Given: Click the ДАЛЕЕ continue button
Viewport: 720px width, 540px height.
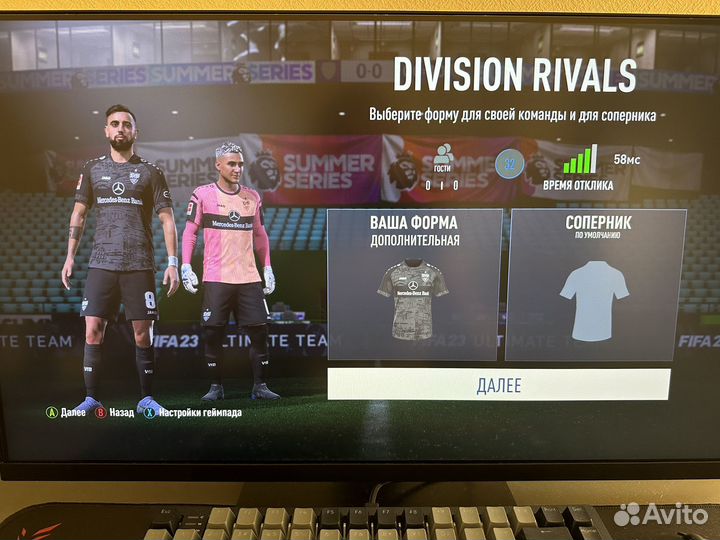Looking at the screenshot, I should tap(498, 385).
